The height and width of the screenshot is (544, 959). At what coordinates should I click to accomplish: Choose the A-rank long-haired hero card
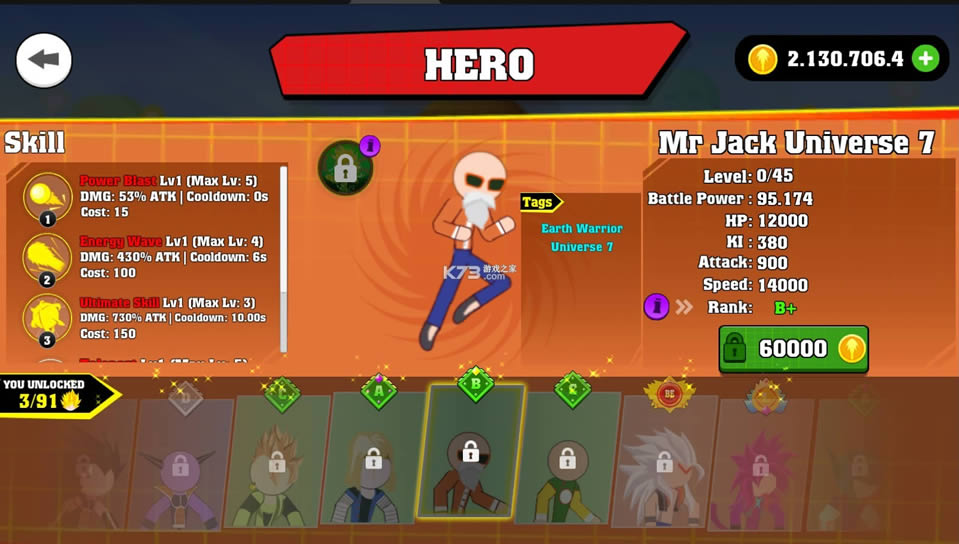click(373, 458)
